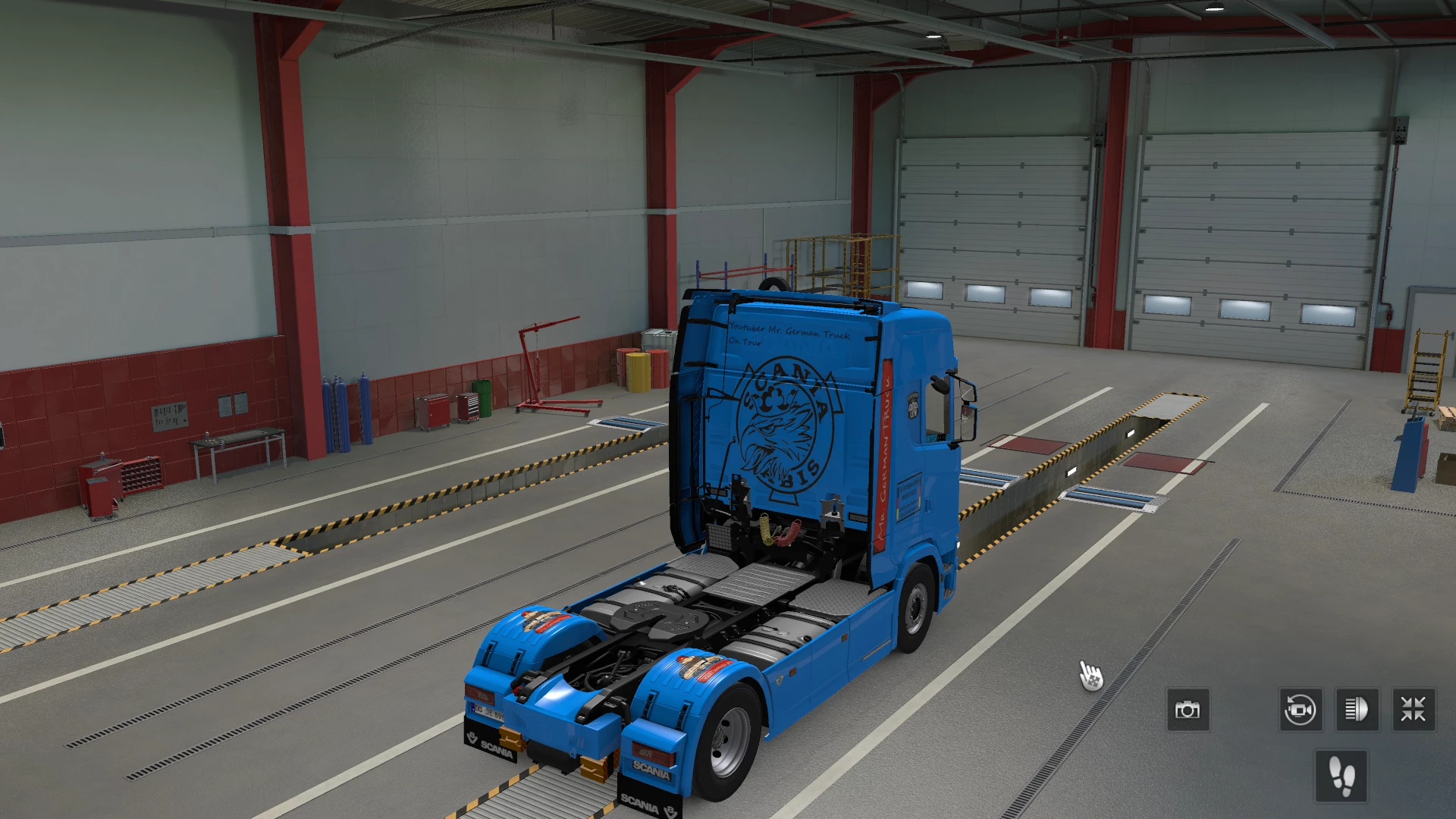
Task: Take a screenshot with the camera button
Action: click(x=1188, y=710)
